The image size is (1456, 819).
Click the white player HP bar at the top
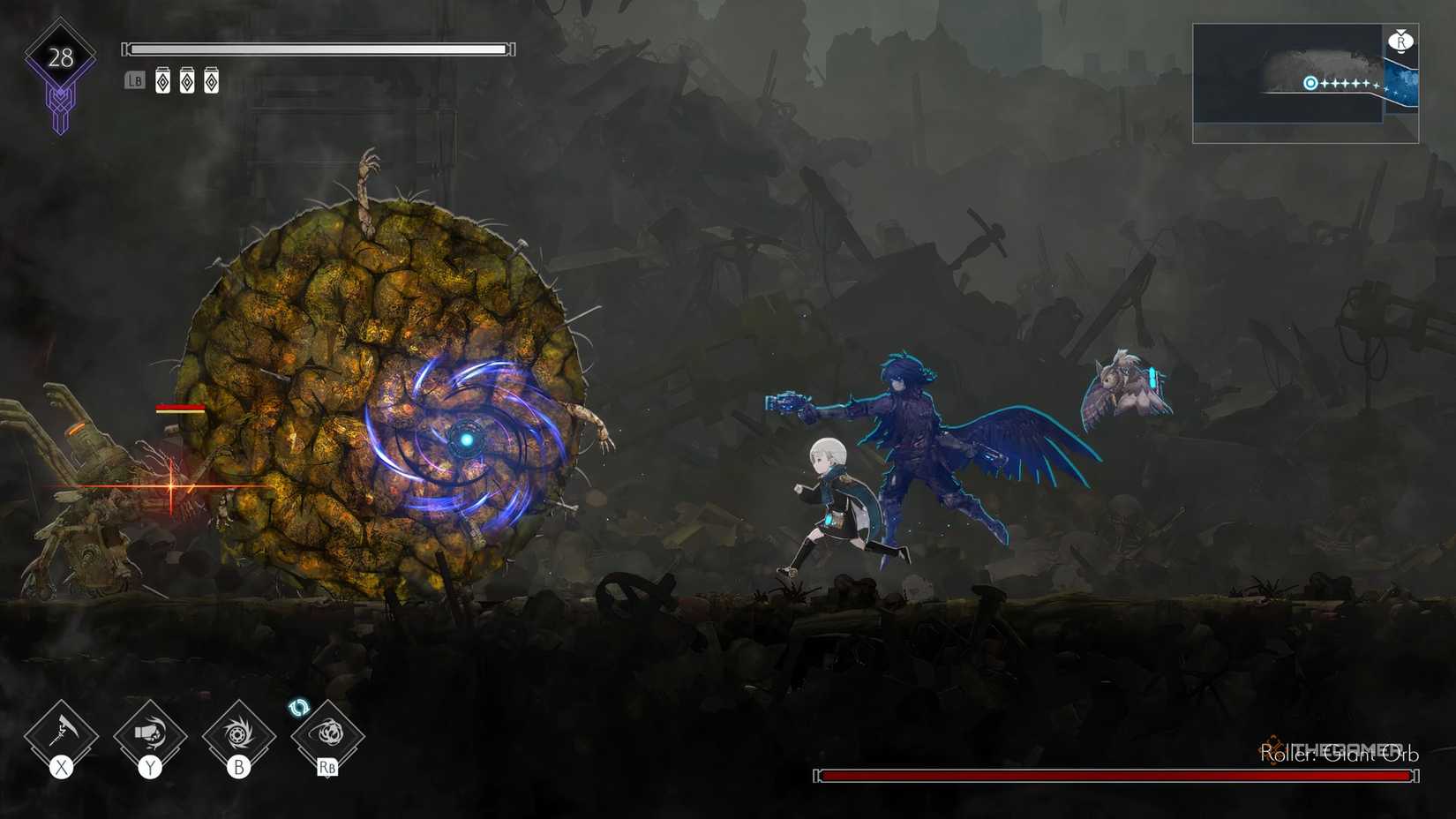(318, 49)
